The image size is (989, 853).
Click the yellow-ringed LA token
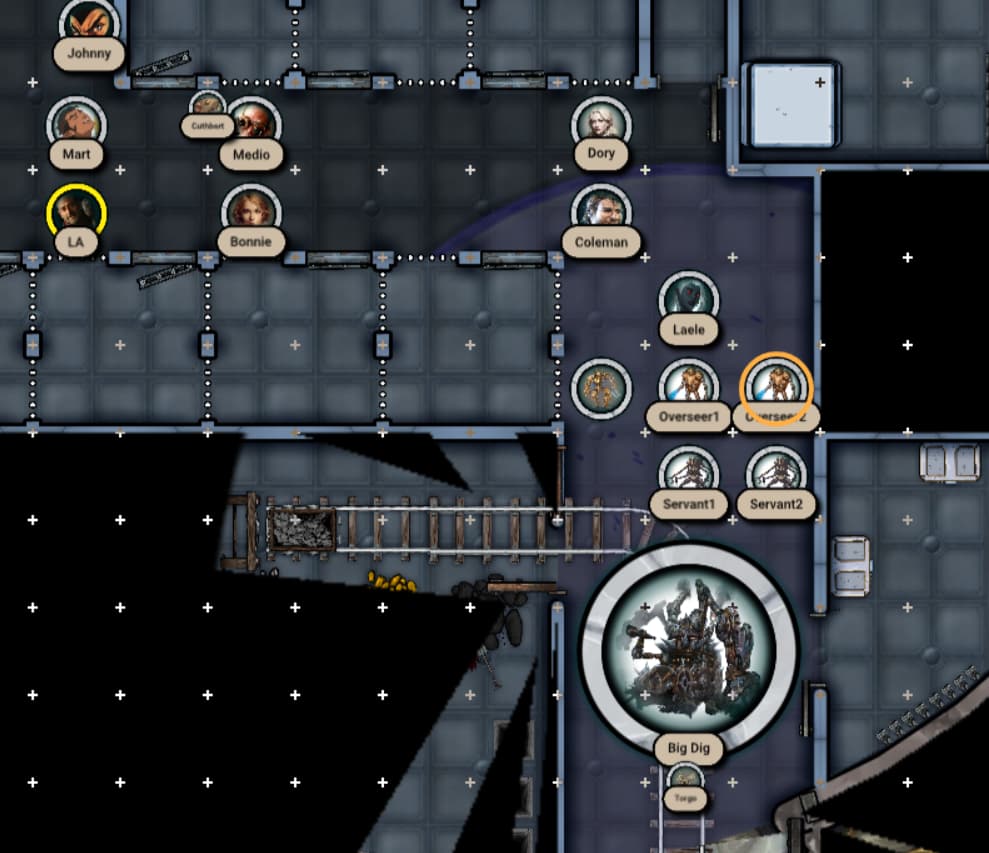pyautogui.click(x=76, y=213)
